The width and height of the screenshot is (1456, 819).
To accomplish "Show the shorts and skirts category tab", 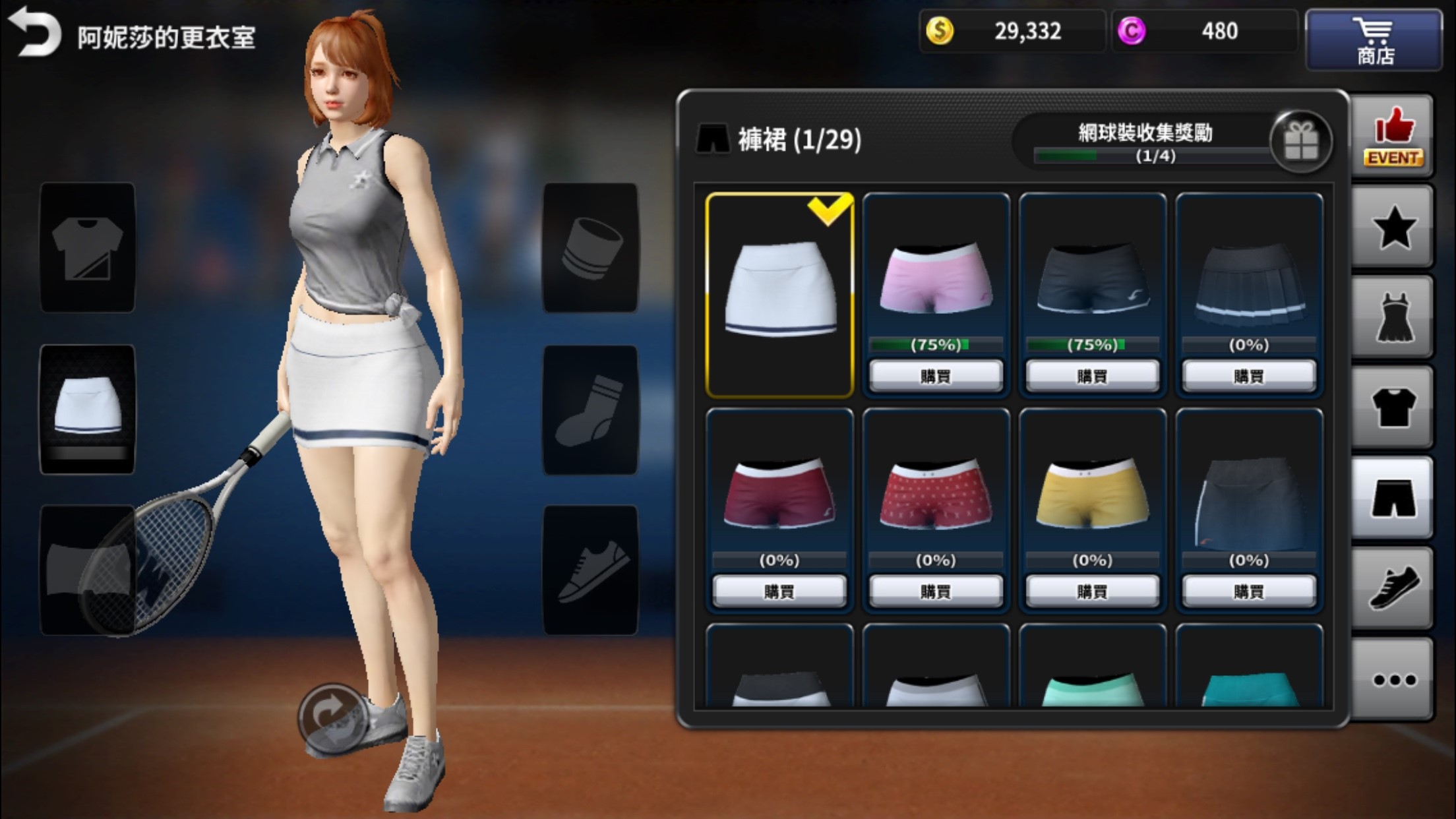I will pyautogui.click(x=1393, y=499).
